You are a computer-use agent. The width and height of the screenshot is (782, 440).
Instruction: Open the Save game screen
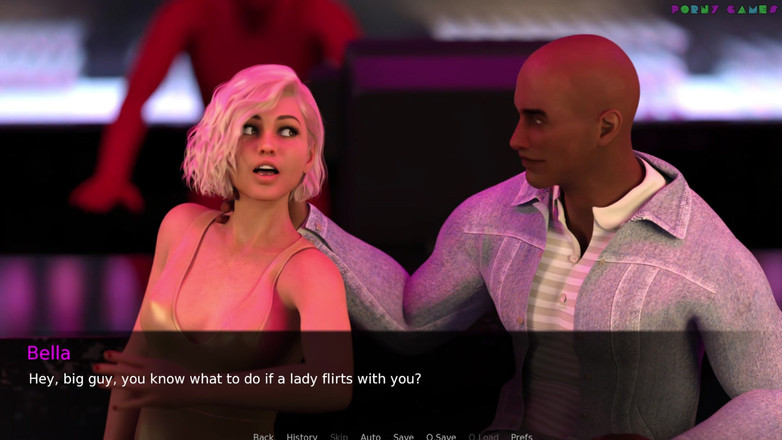click(x=403, y=436)
